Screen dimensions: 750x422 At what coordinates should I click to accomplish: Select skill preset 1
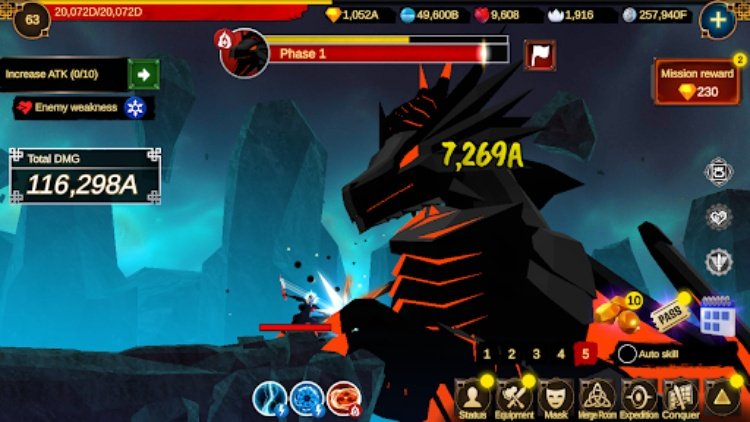tap(487, 353)
